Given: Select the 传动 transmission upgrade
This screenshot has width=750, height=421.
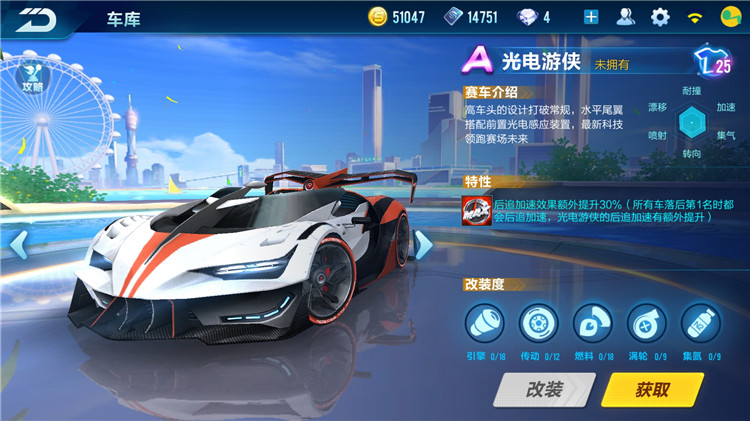Looking at the screenshot, I should [538, 323].
